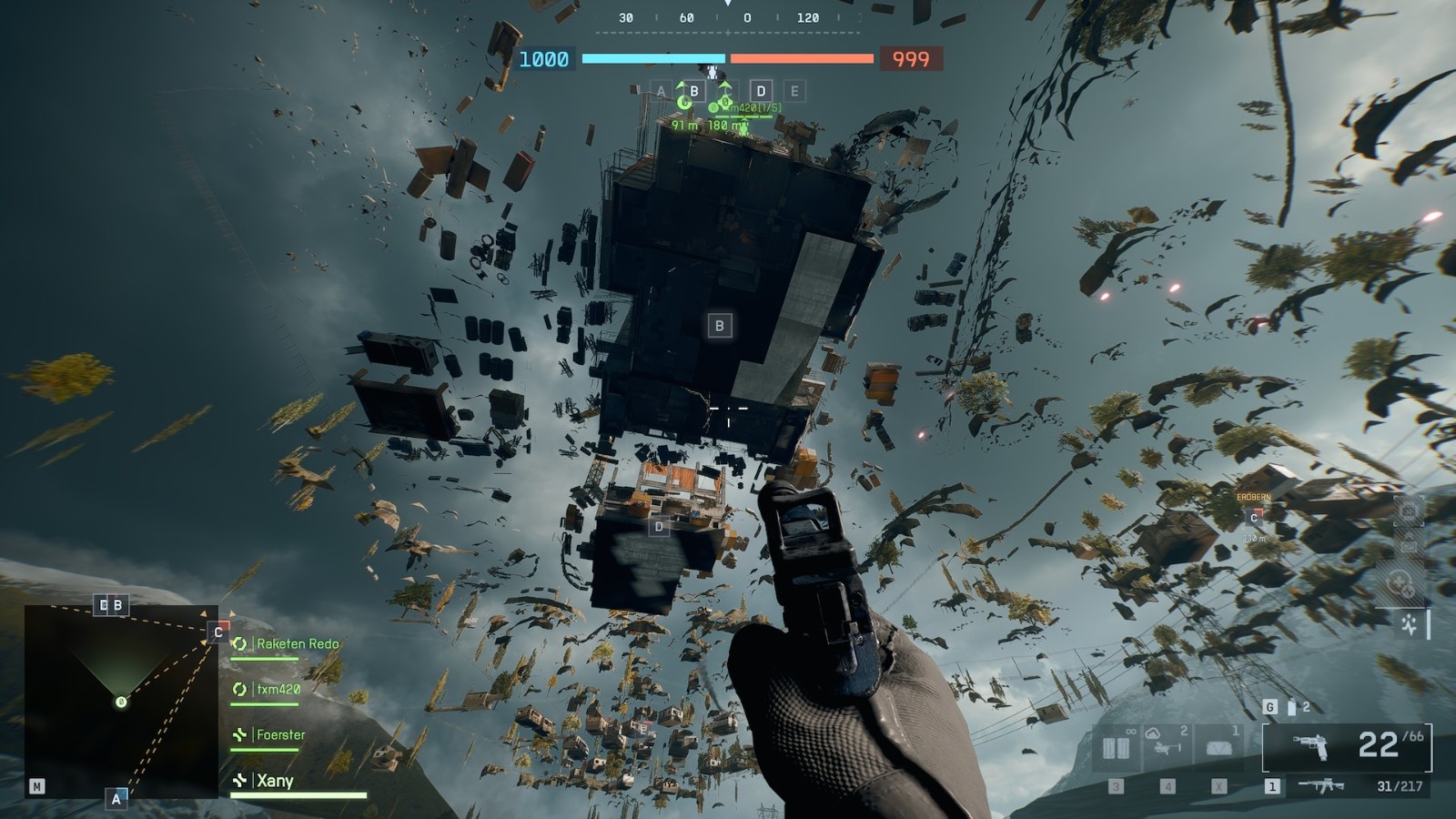Select the smoke launcher gadget slot

point(1168,748)
